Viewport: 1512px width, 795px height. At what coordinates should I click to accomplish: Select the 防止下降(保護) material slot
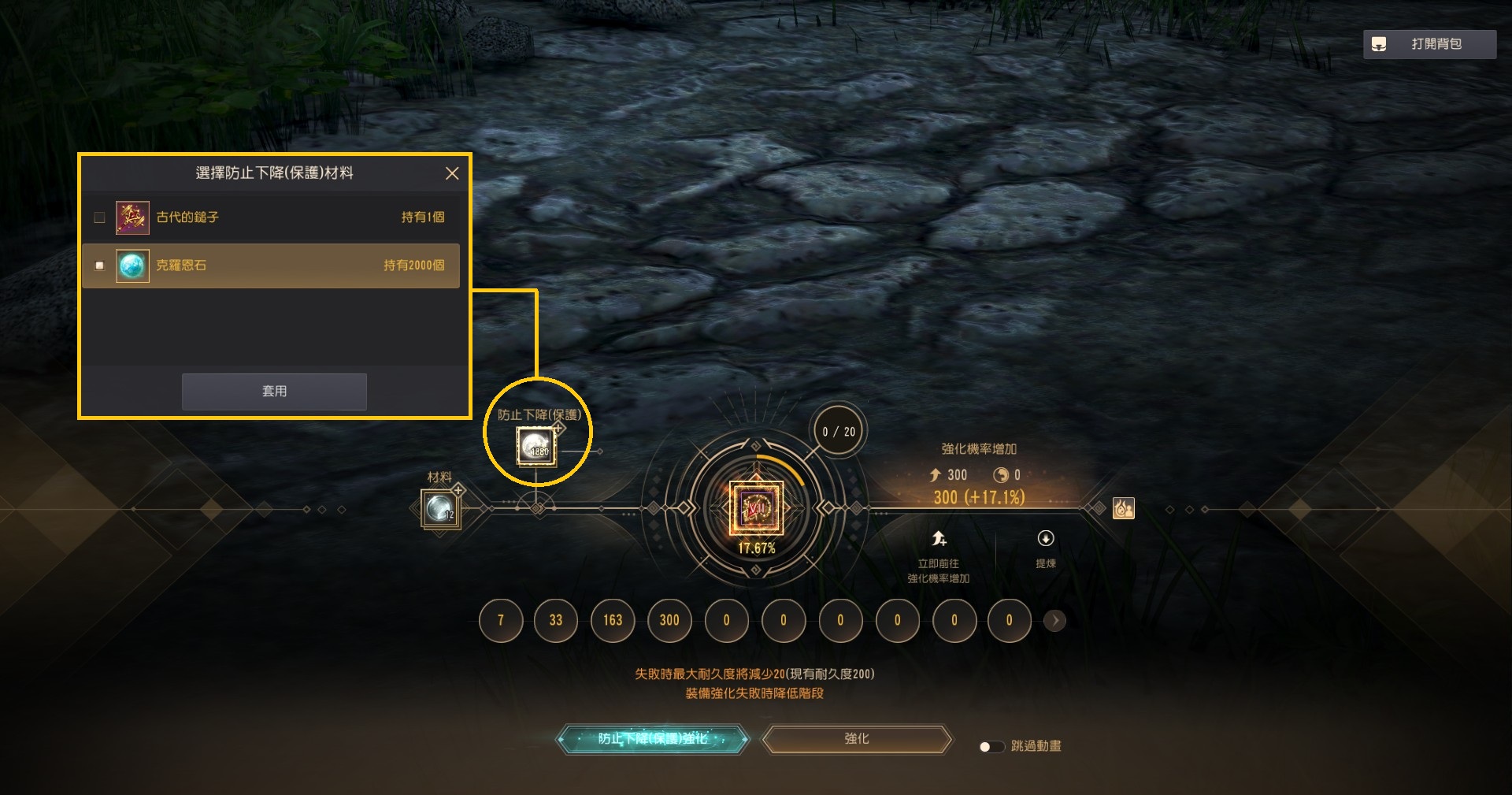(536, 446)
